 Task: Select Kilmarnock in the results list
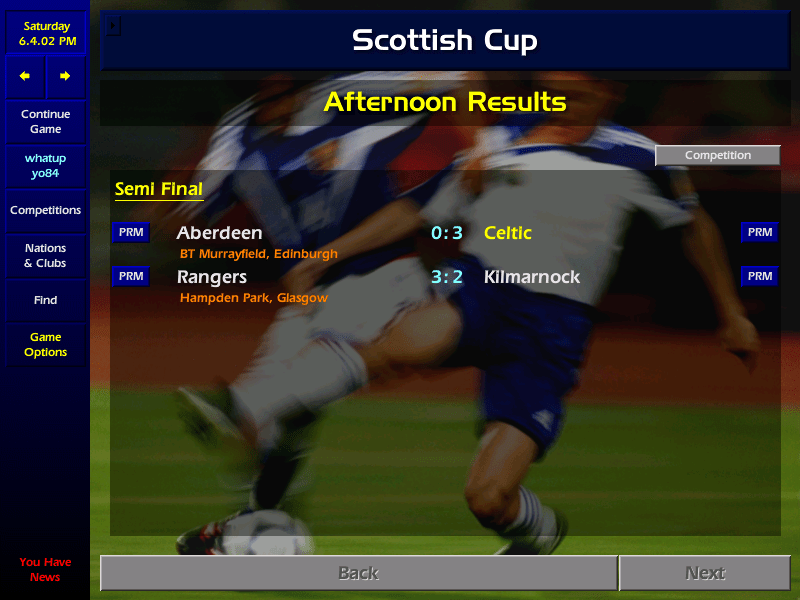pyautogui.click(x=532, y=277)
